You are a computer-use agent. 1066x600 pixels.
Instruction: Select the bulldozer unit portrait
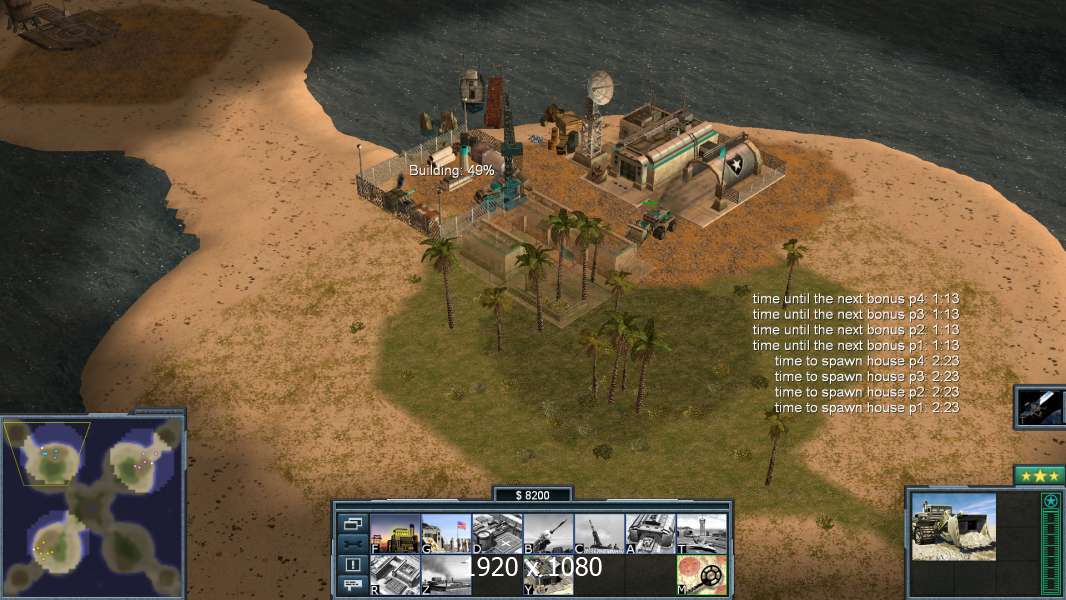click(x=953, y=526)
